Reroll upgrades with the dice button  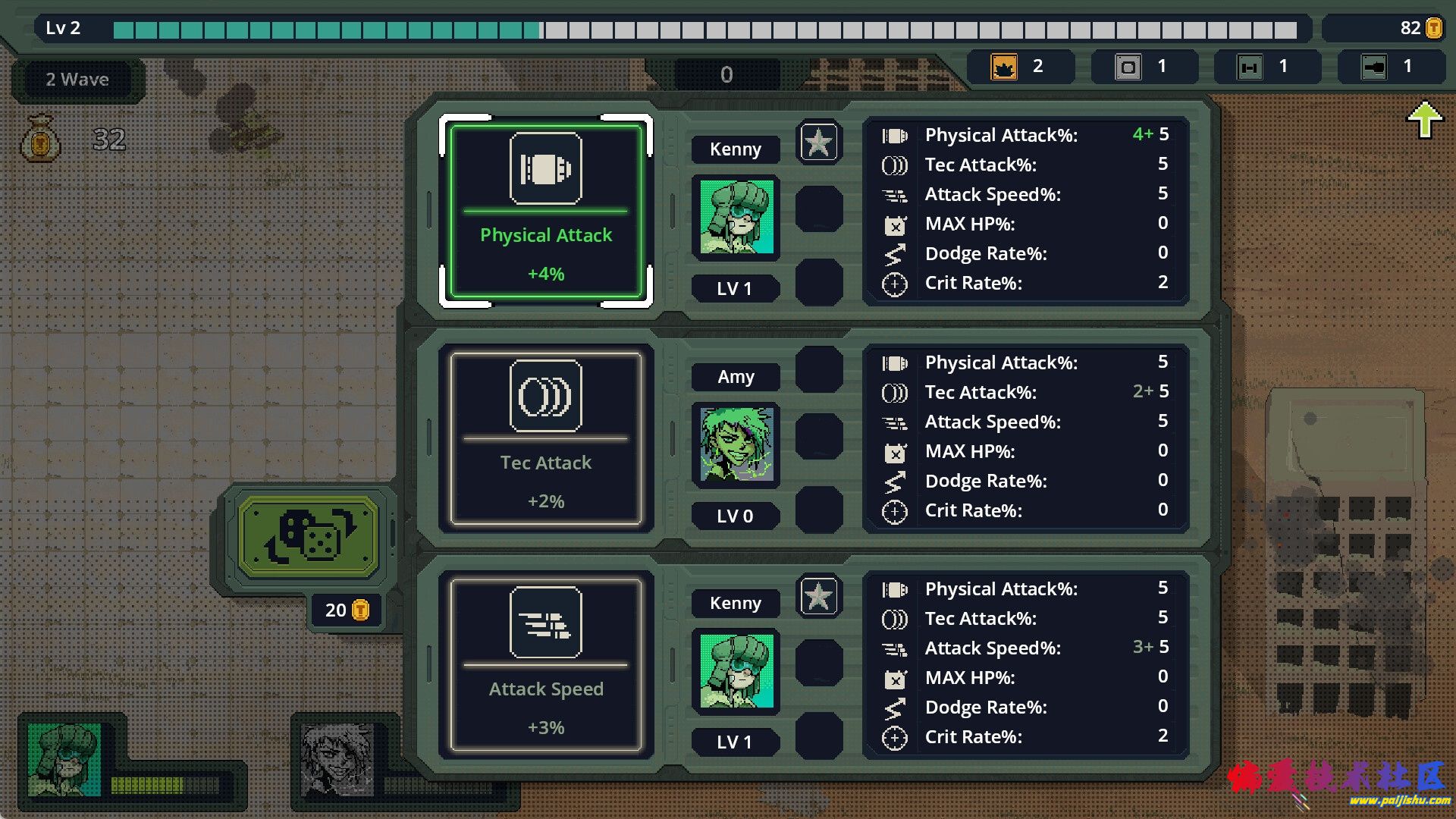pyautogui.click(x=308, y=536)
